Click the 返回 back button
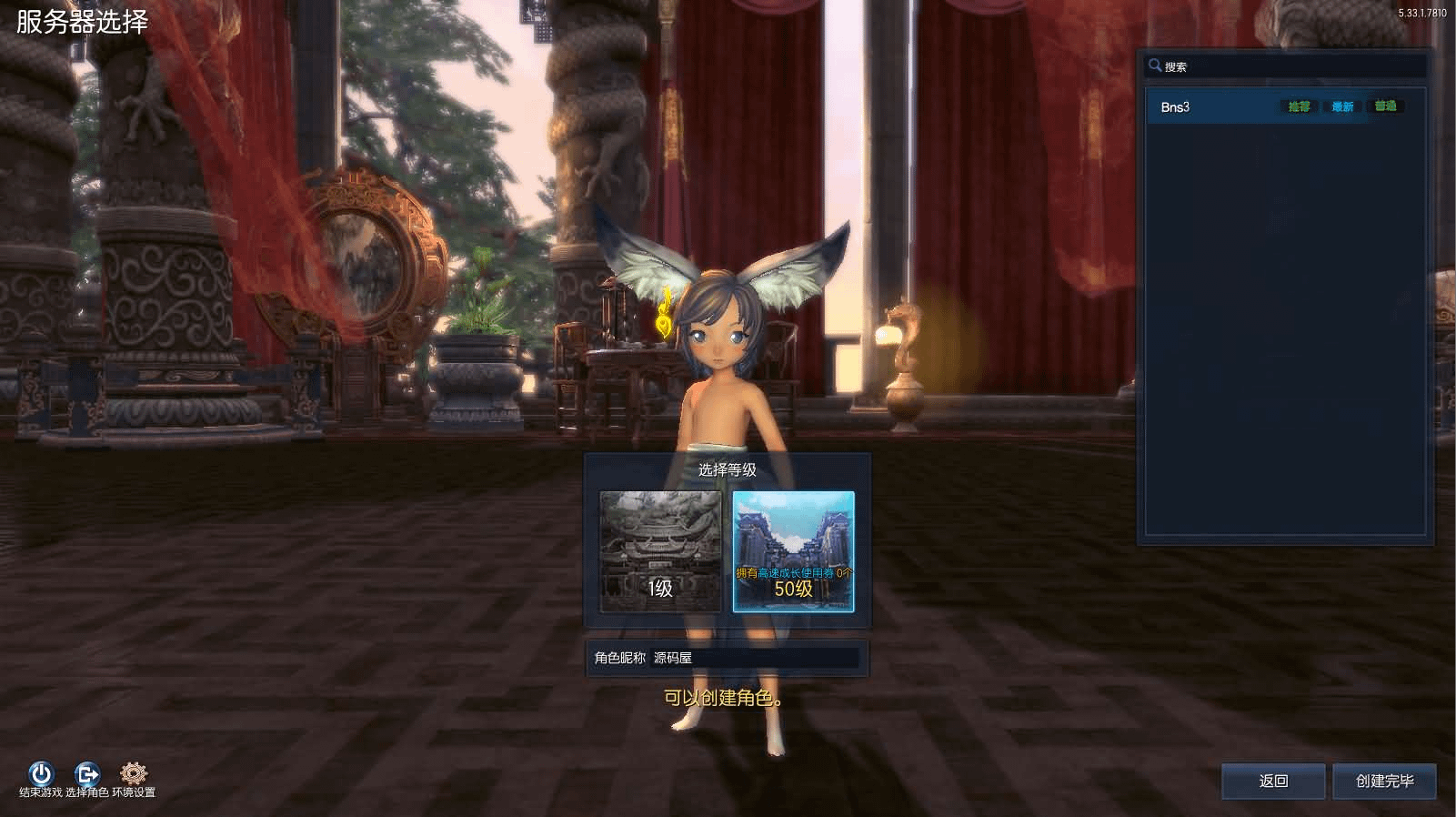Viewport: 1456px width, 817px height. [x=1273, y=781]
